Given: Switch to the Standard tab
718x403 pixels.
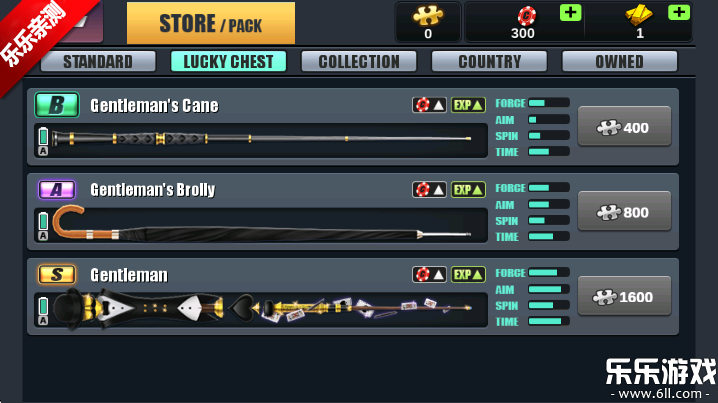Looking at the screenshot, I should click(98, 61).
